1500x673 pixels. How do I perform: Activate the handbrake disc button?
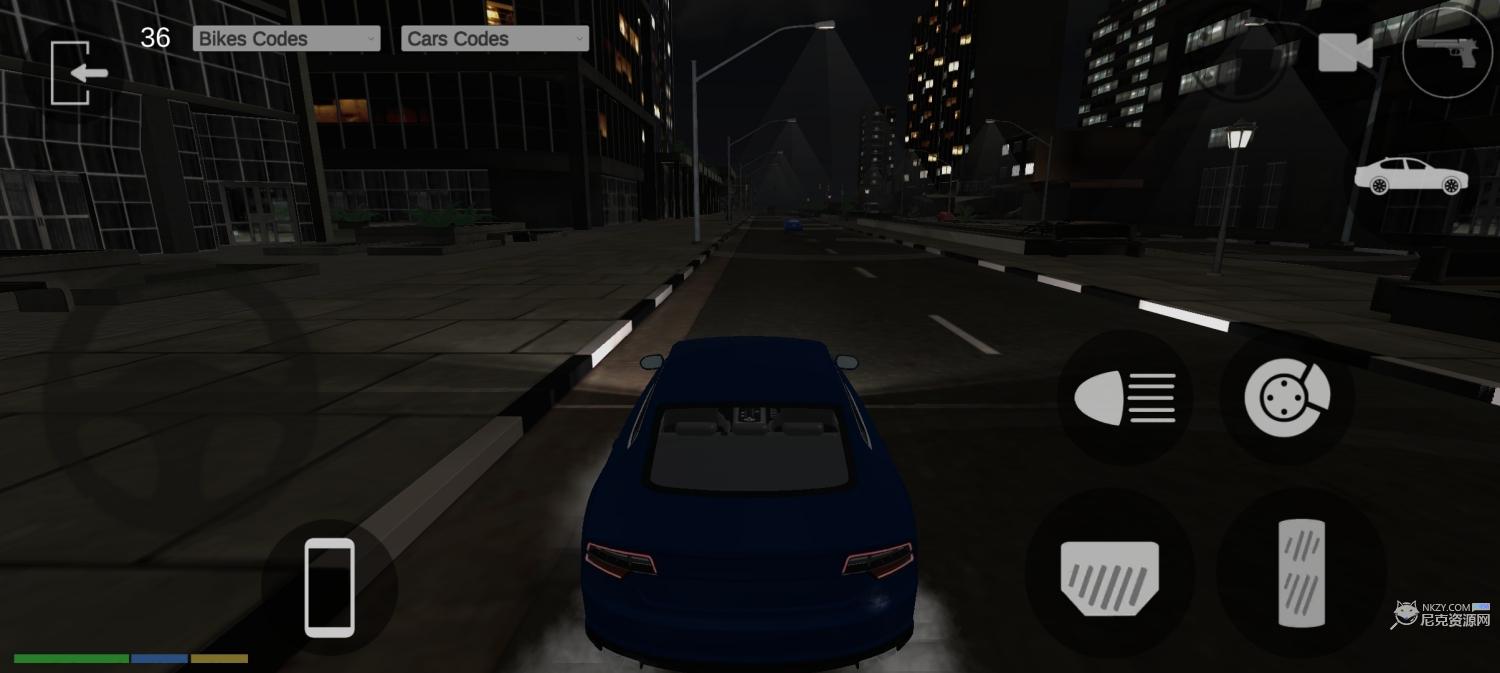click(1287, 398)
